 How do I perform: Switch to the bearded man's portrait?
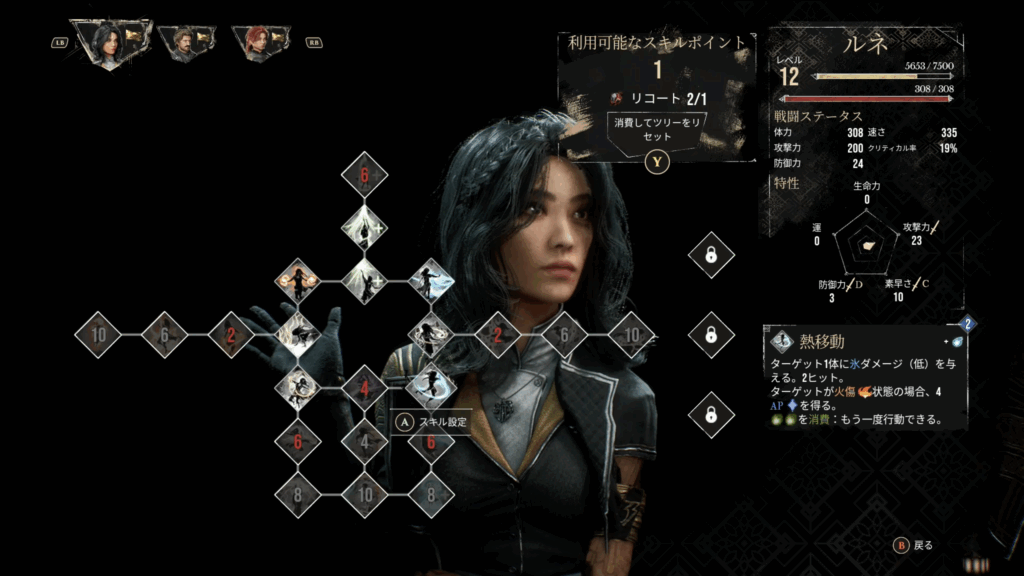click(x=187, y=42)
